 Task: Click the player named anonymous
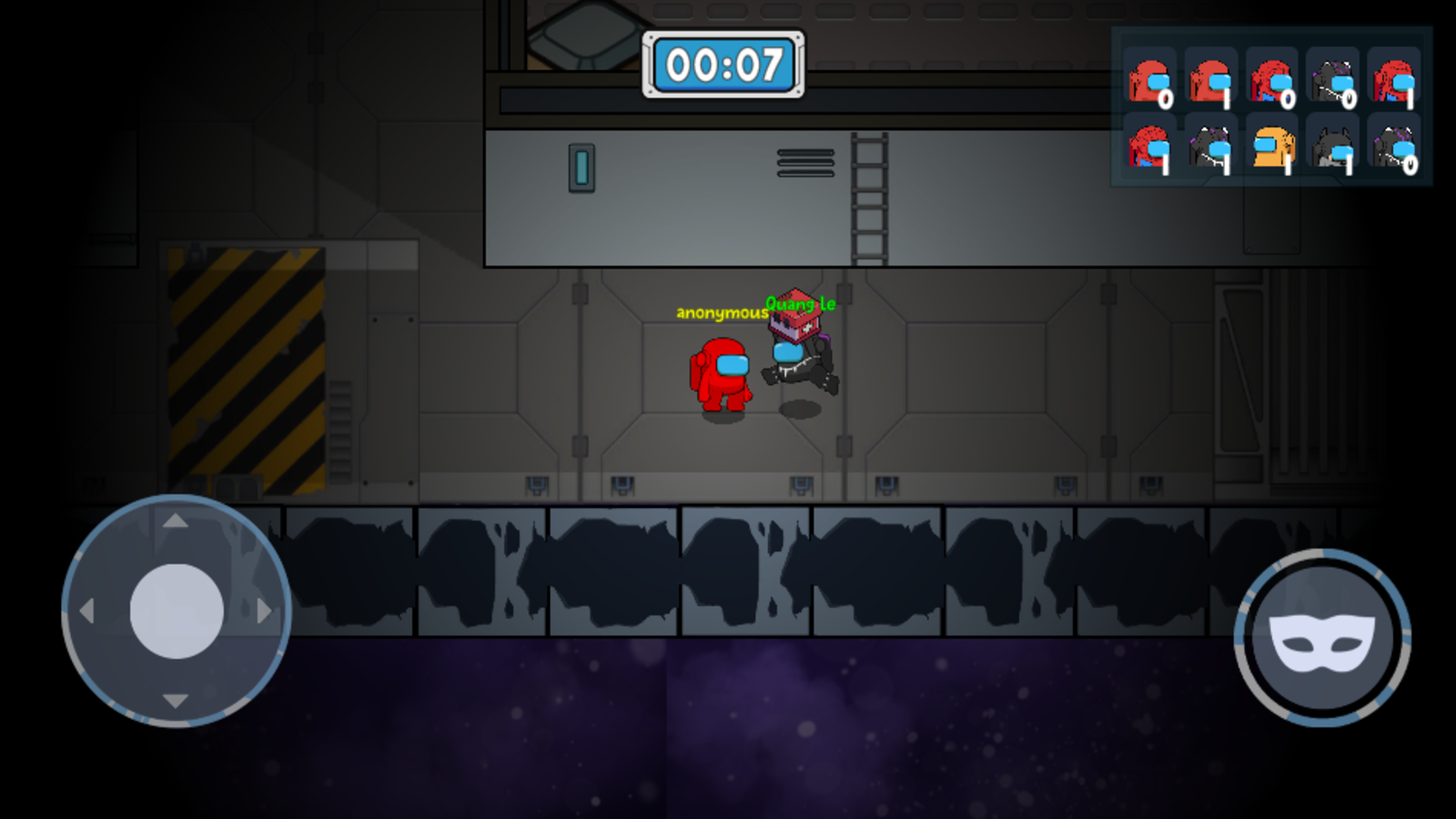tap(722, 375)
